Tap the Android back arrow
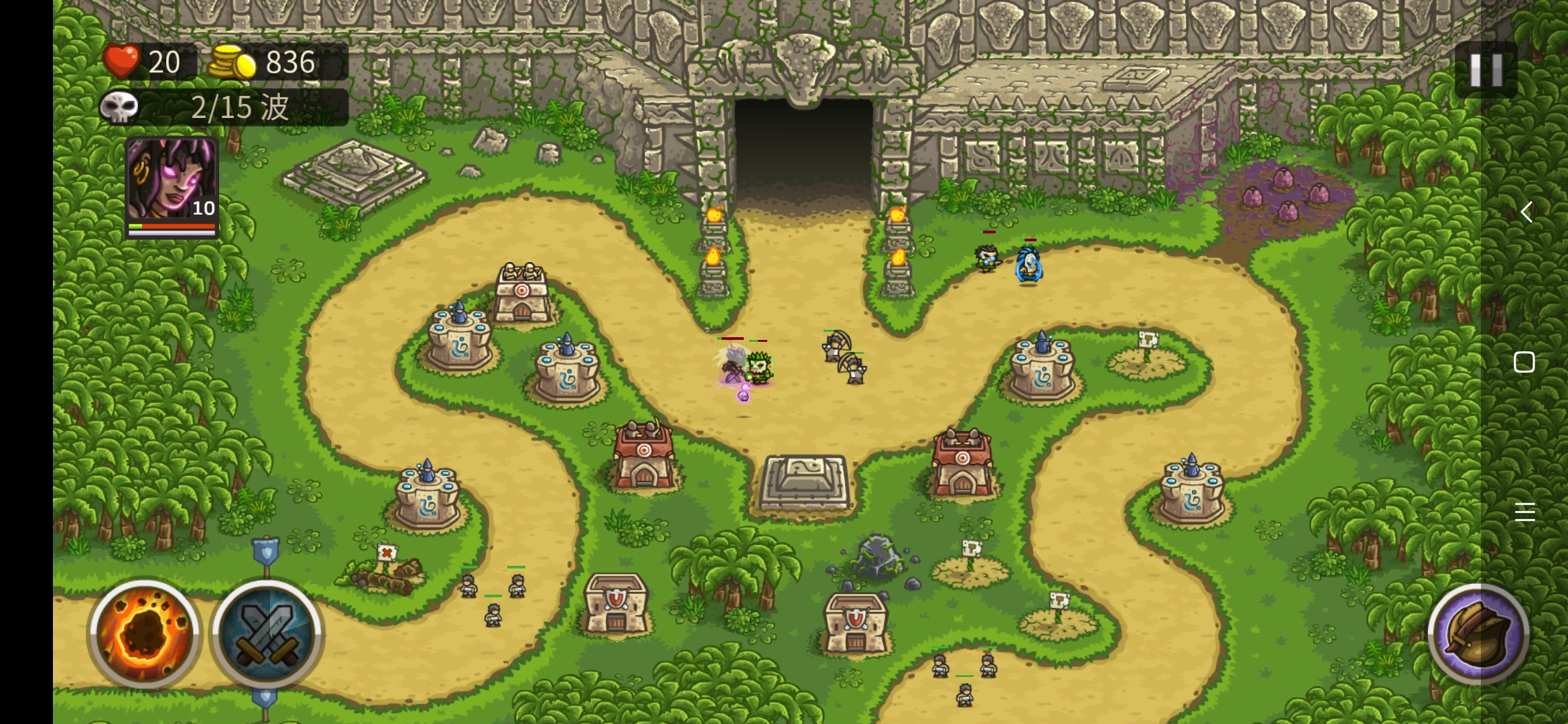This screenshot has height=724, width=1568. click(1525, 213)
